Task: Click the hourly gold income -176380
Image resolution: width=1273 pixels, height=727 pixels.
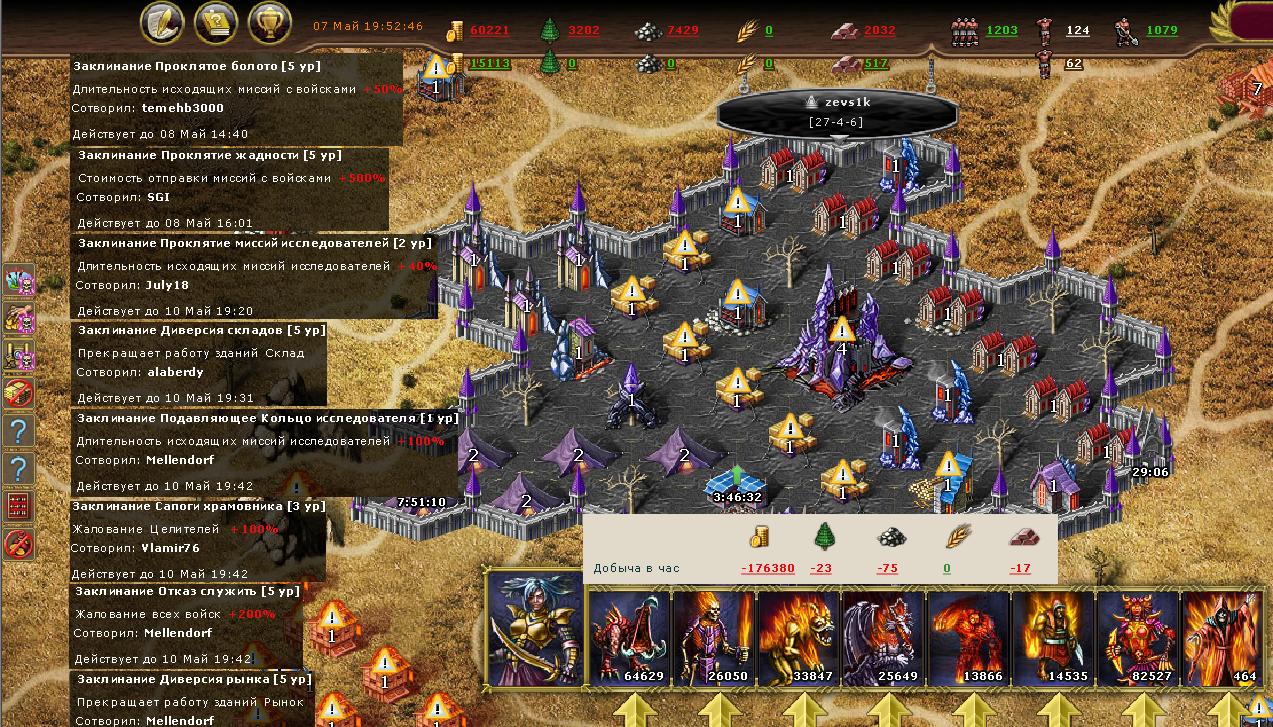Action: [767, 568]
